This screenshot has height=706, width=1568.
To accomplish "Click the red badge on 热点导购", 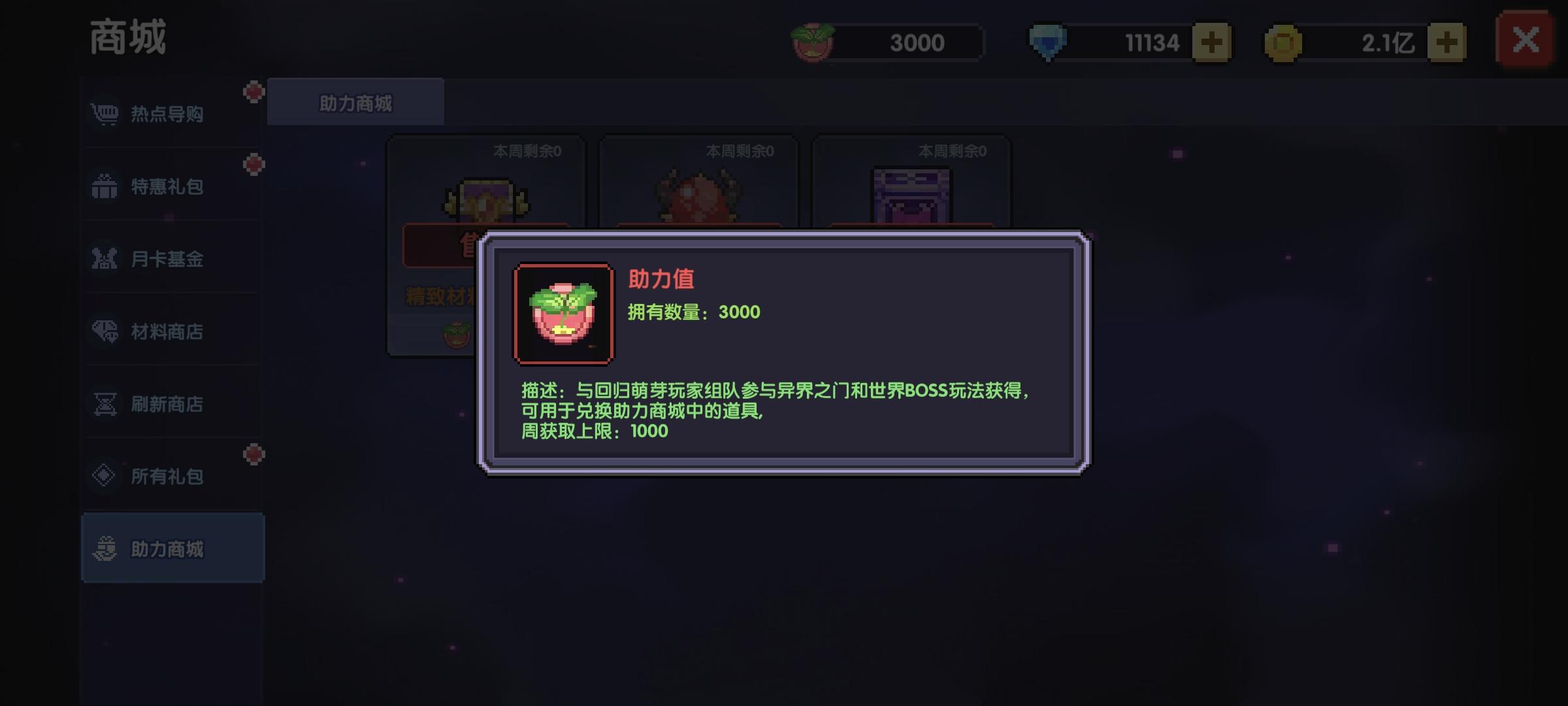I will (252, 92).
